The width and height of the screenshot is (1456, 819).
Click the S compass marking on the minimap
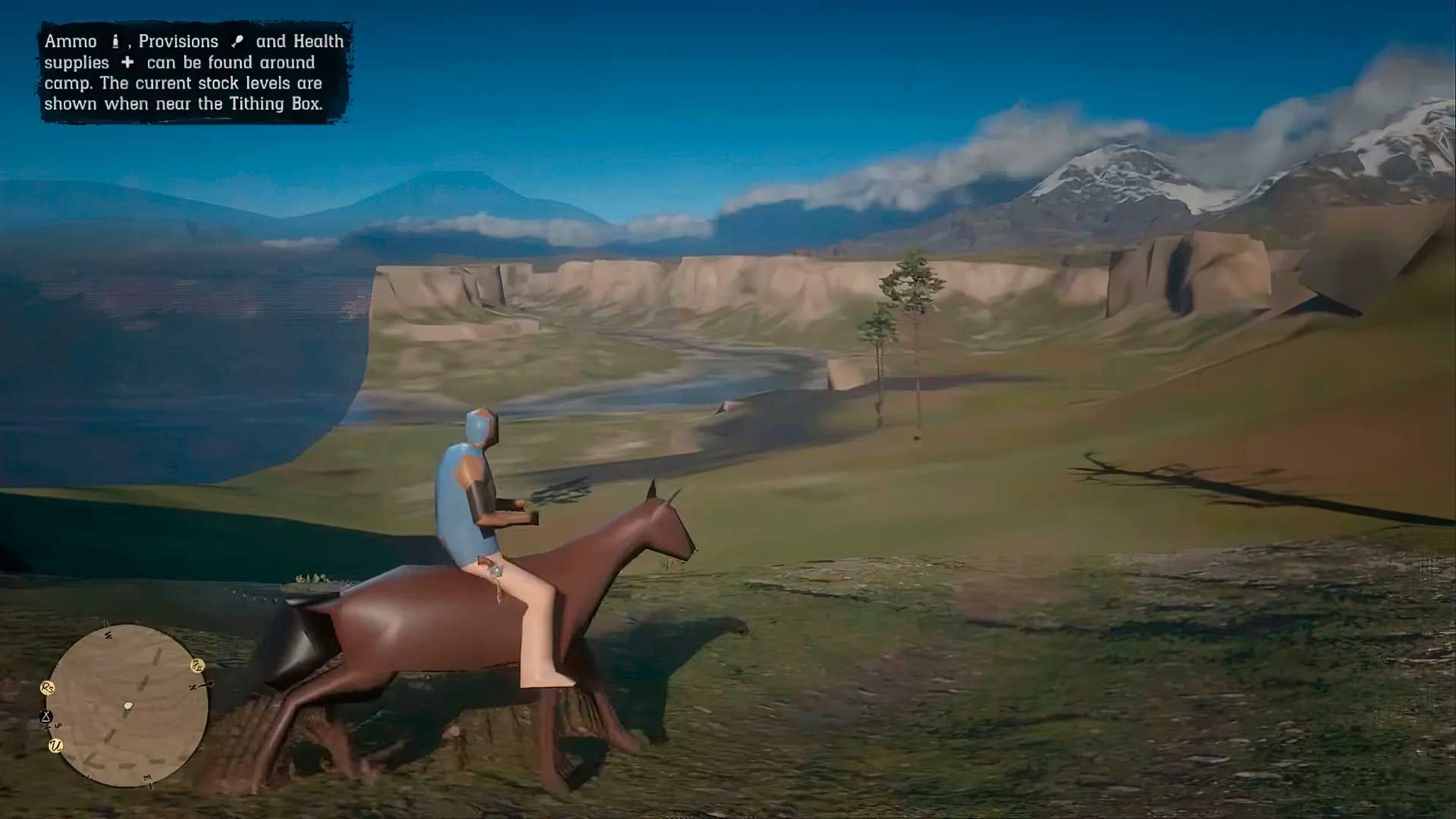click(x=58, y=726)
